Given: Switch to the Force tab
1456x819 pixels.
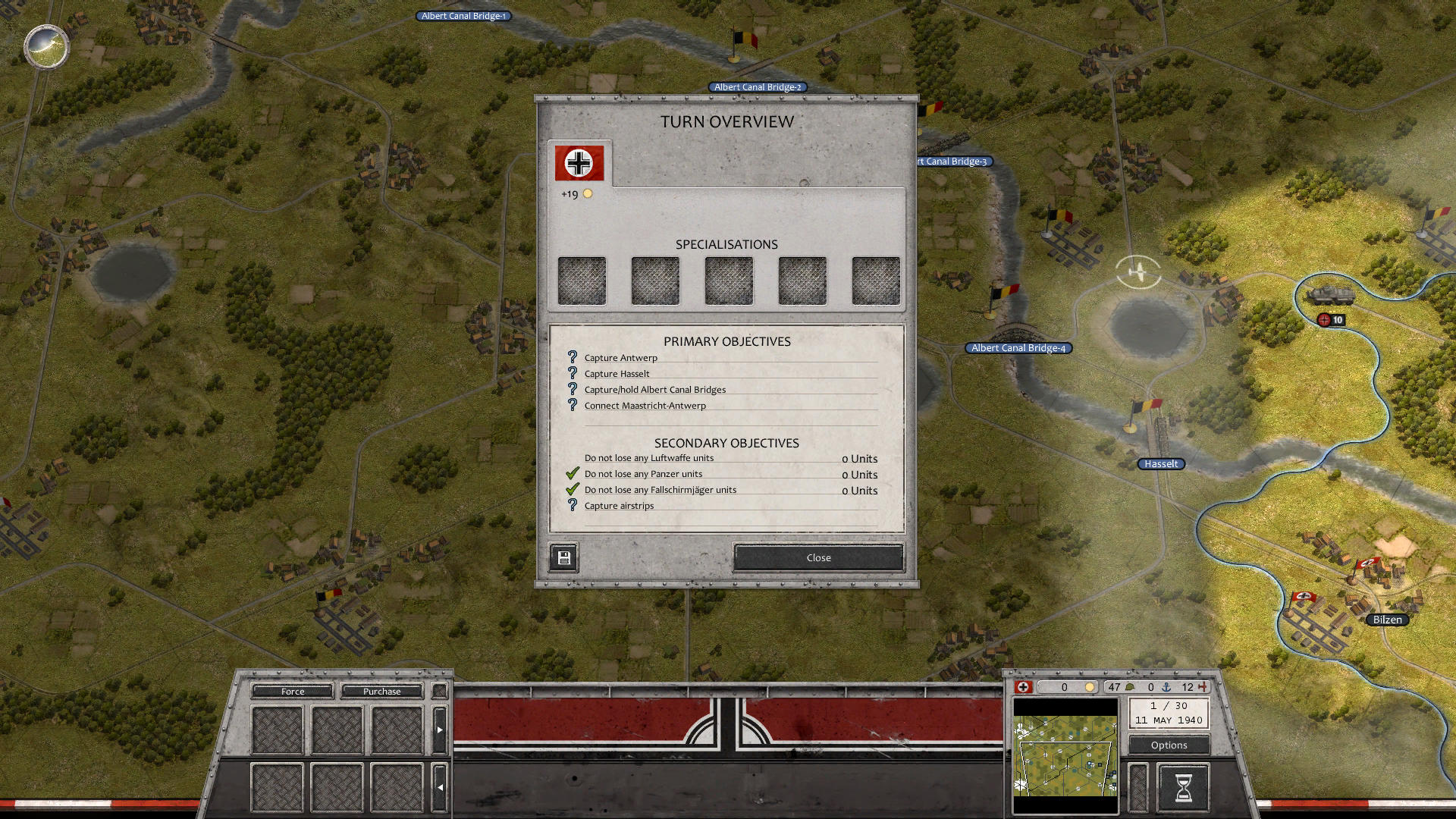Looking at the screenshot, I should pos(292,691).
